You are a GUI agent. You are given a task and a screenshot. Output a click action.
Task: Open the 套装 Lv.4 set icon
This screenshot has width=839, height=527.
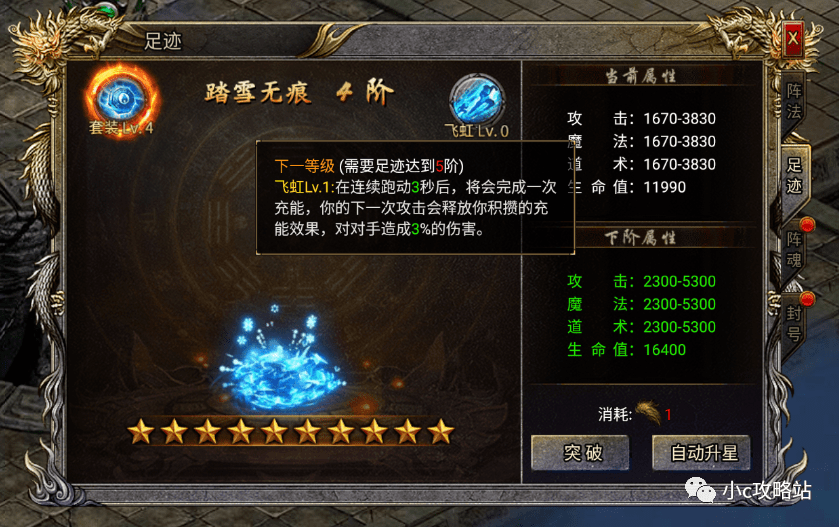point(121,96)
